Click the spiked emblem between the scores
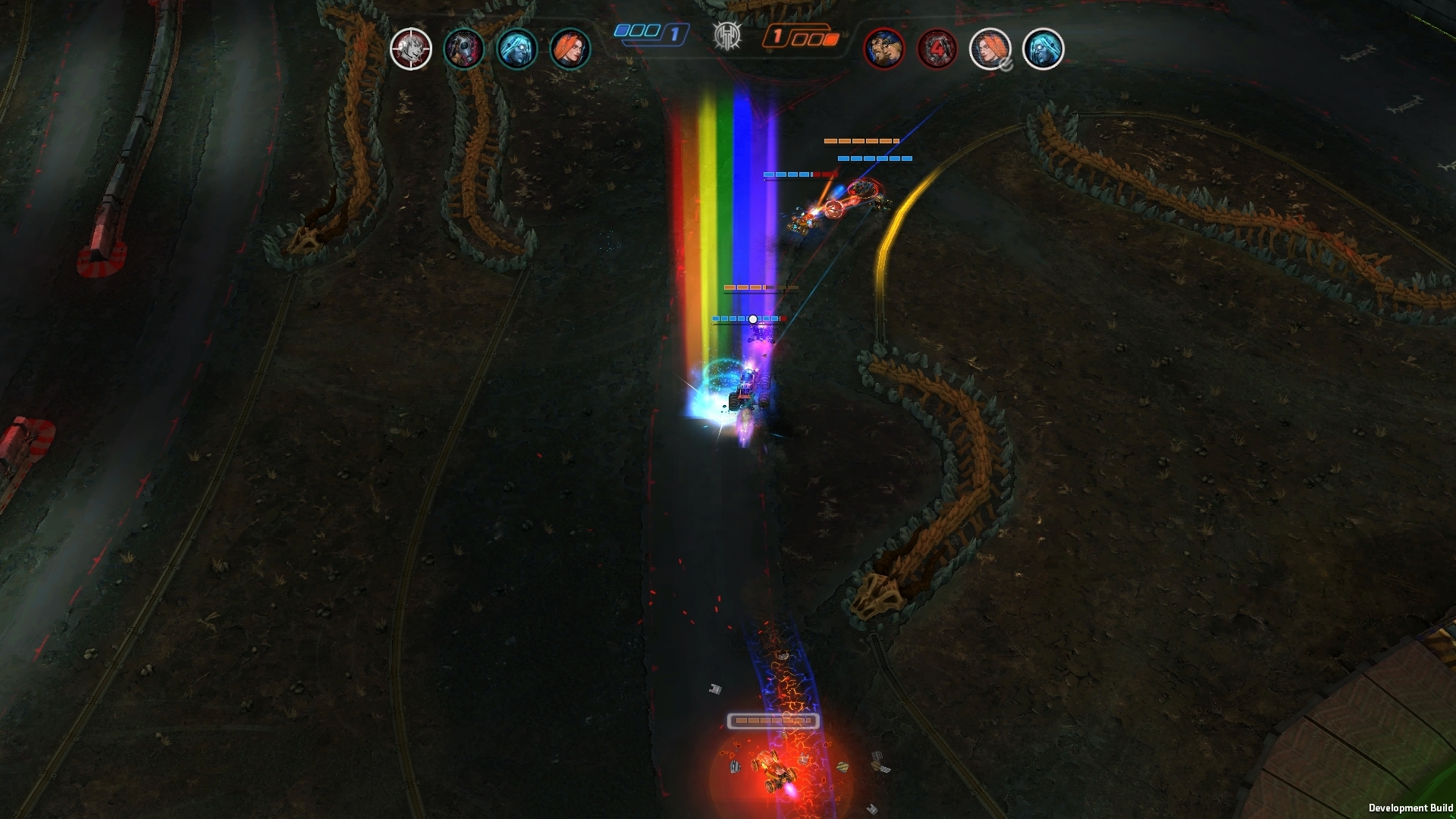 pyautogui.click(x=726, y=36)
